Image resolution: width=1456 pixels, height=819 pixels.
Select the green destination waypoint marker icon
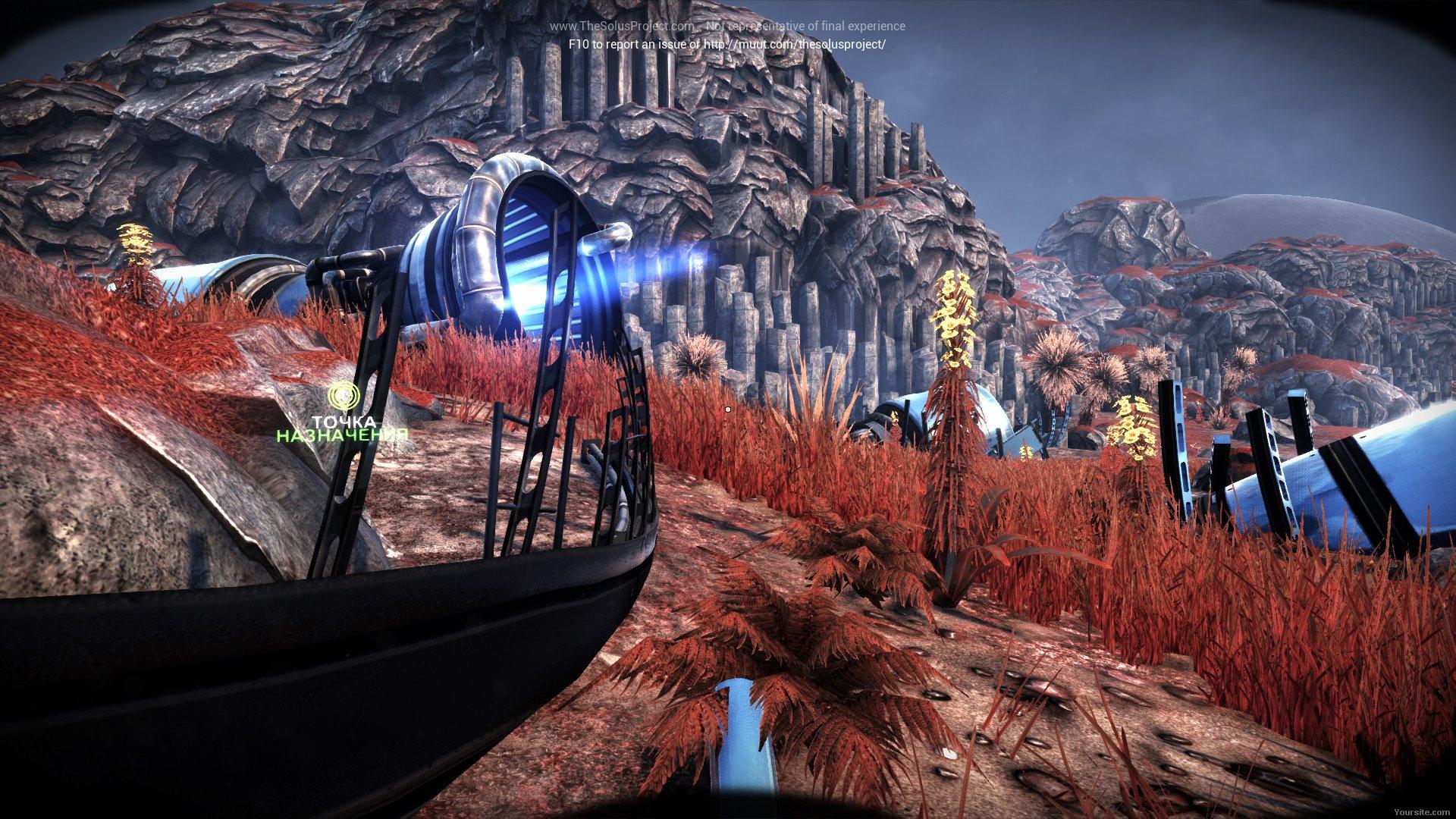pos(343,396)
